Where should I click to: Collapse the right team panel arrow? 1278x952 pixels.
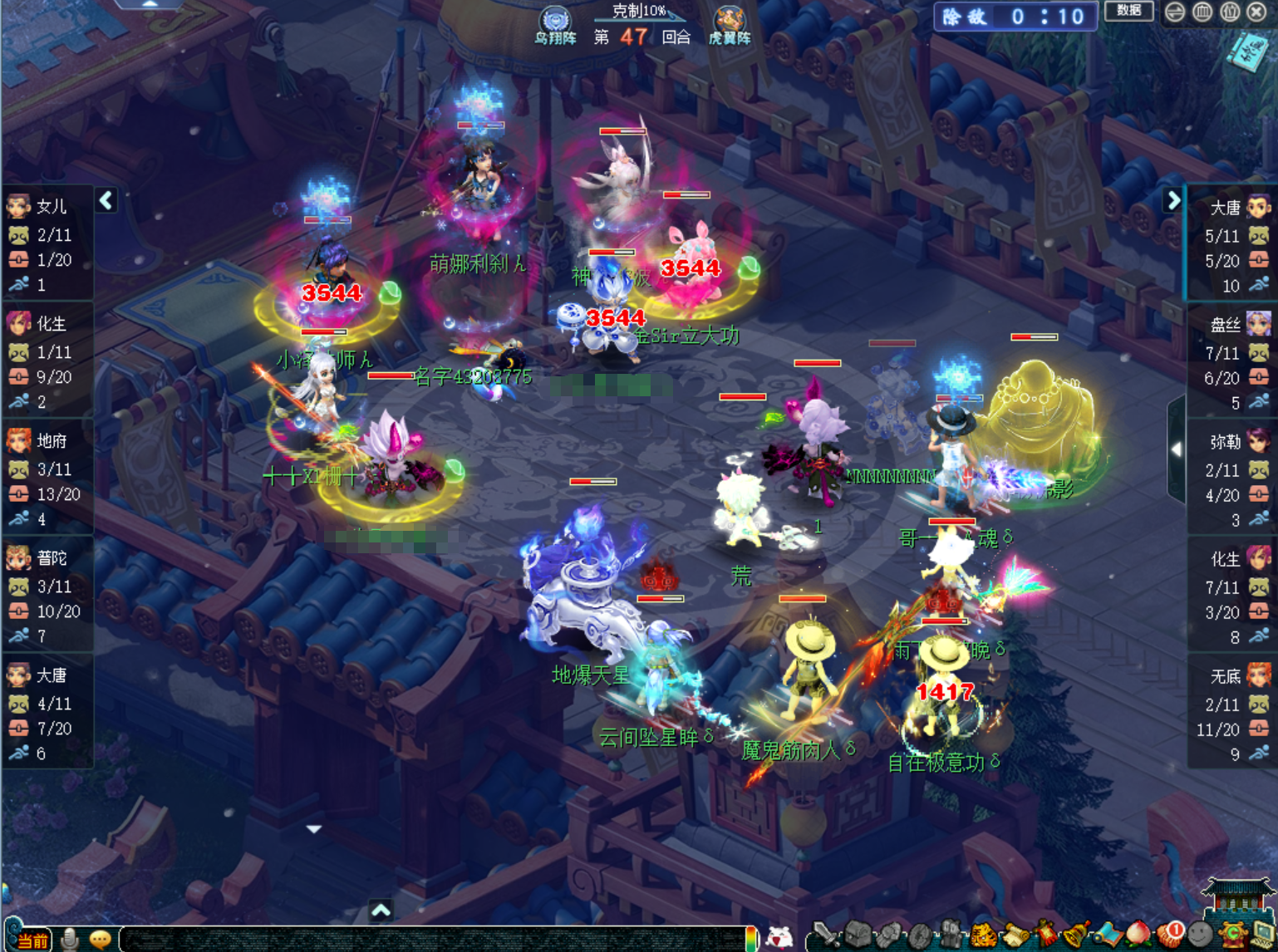1173,200
